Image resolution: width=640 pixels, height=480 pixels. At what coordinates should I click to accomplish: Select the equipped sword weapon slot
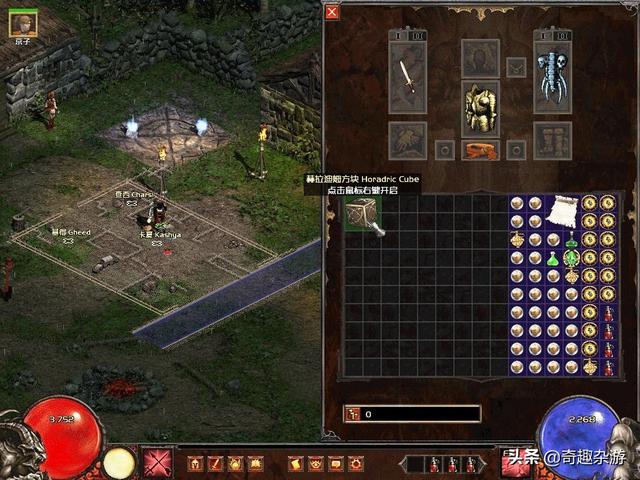pos(406,78)
